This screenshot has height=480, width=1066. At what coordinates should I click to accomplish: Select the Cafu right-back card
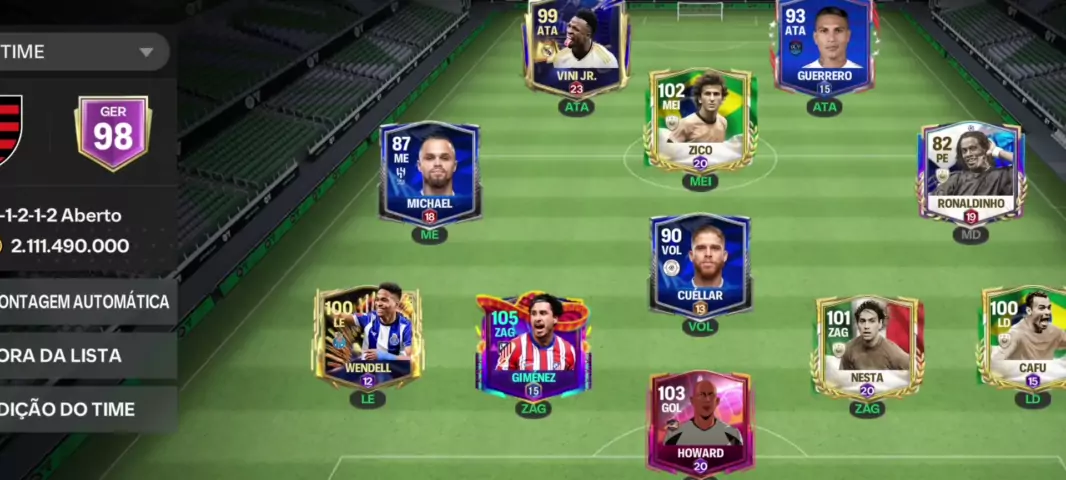tap(1025, 338)
